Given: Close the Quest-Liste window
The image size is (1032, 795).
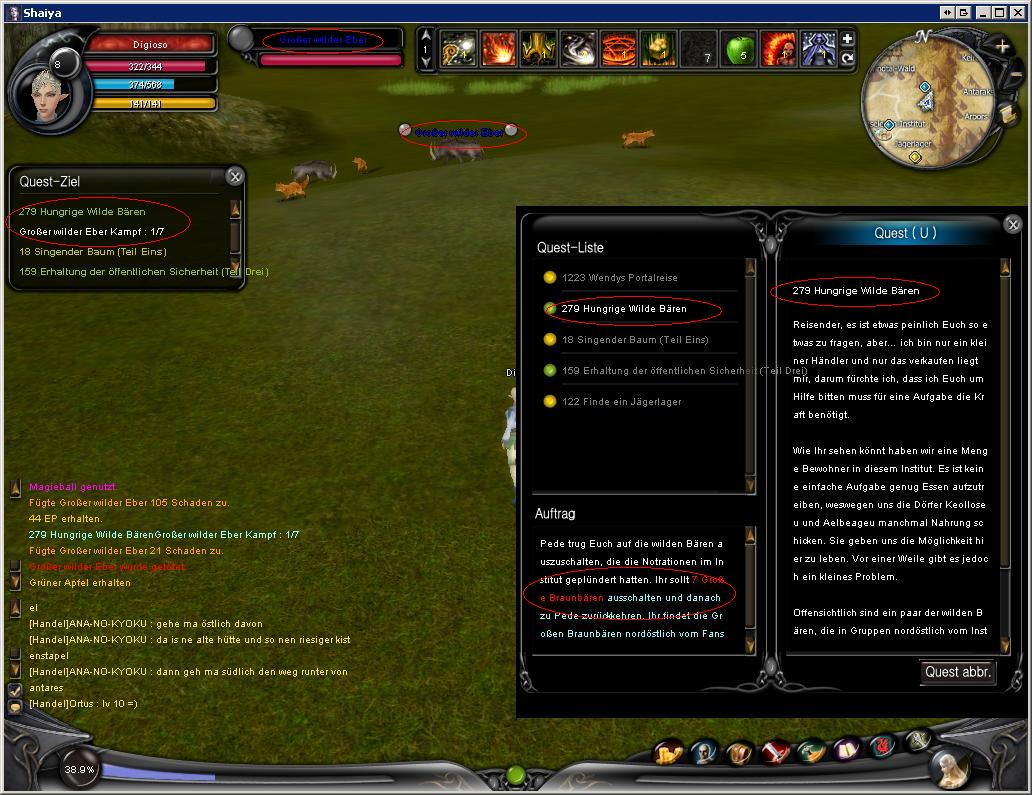Looking at the screenshot, I should [1013, 225].
